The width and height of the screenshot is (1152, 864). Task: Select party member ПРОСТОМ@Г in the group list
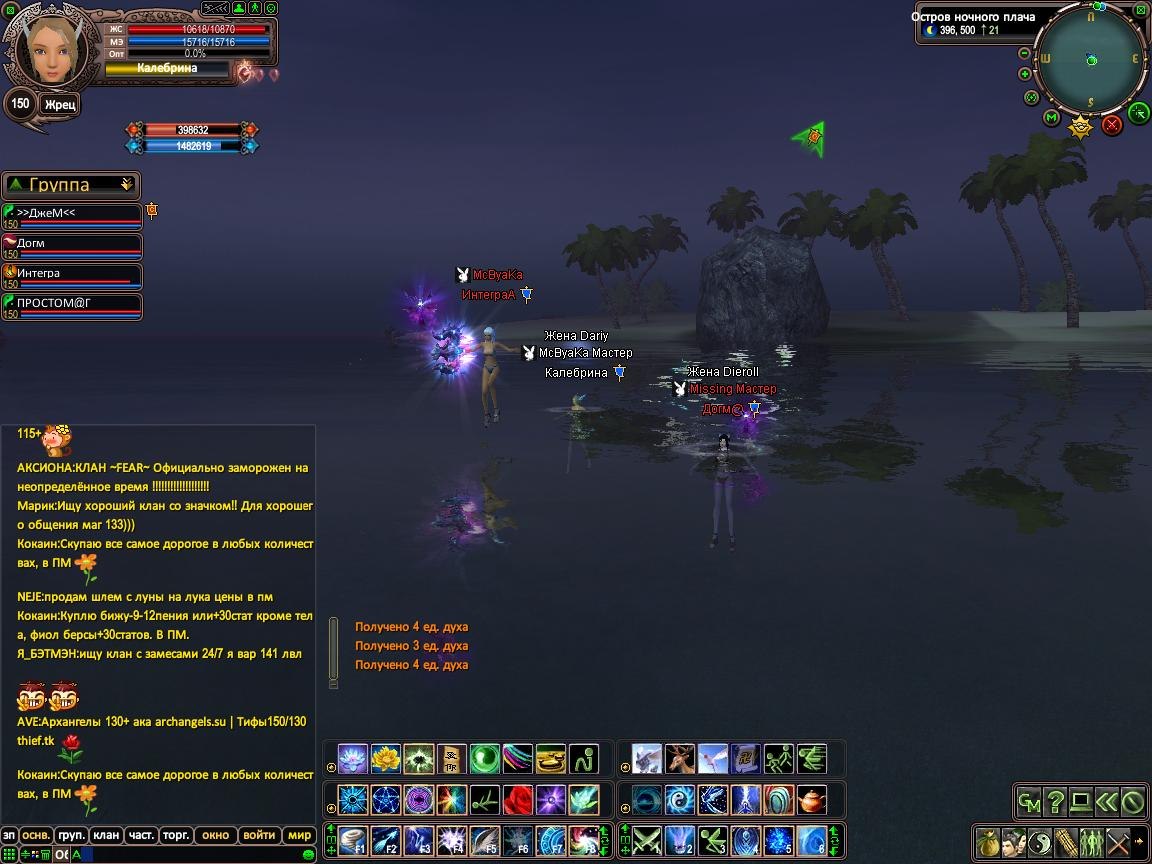point(72,305)
